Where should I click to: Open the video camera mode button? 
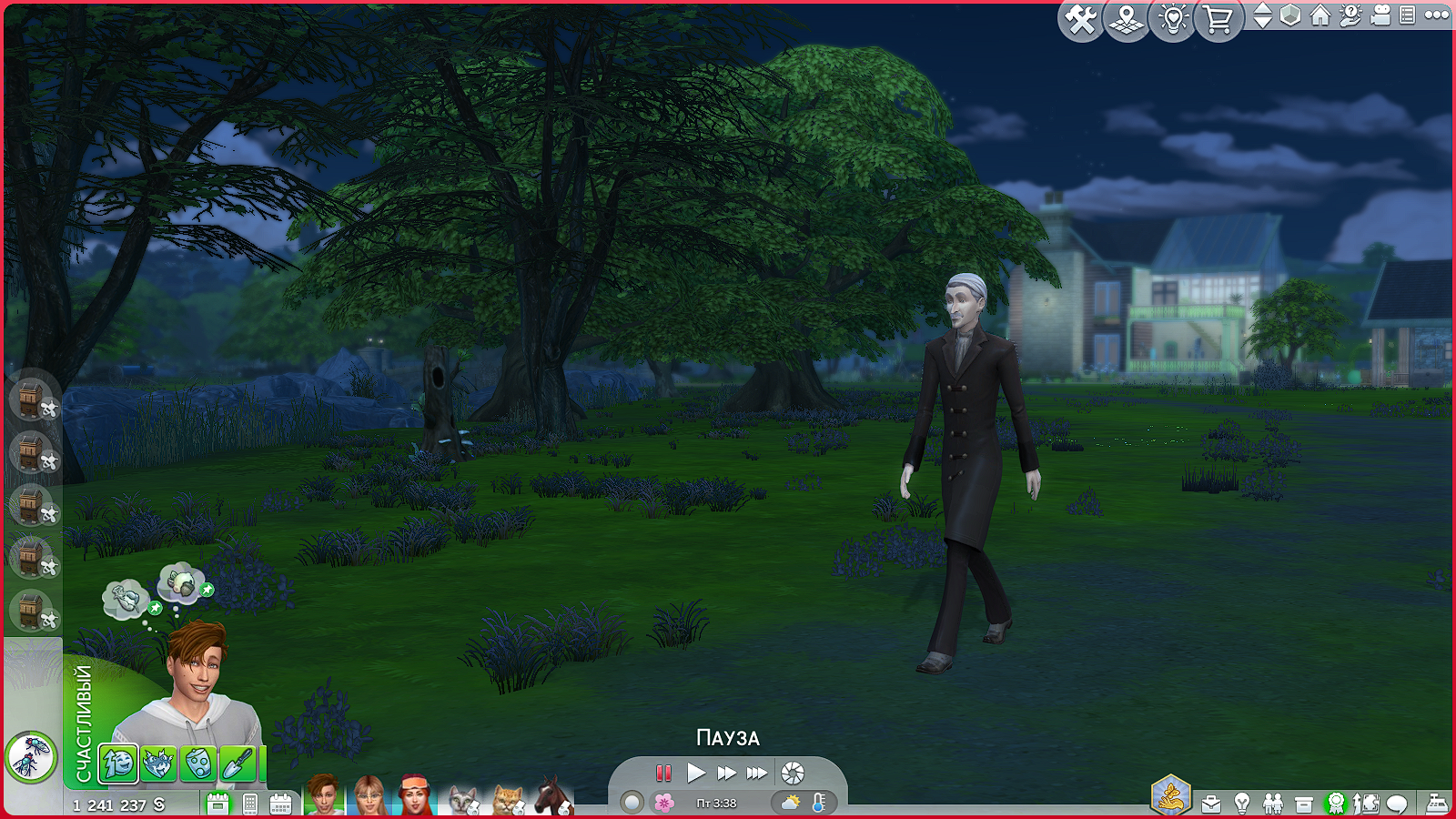pyautogui.click(x=1380, y=15)
